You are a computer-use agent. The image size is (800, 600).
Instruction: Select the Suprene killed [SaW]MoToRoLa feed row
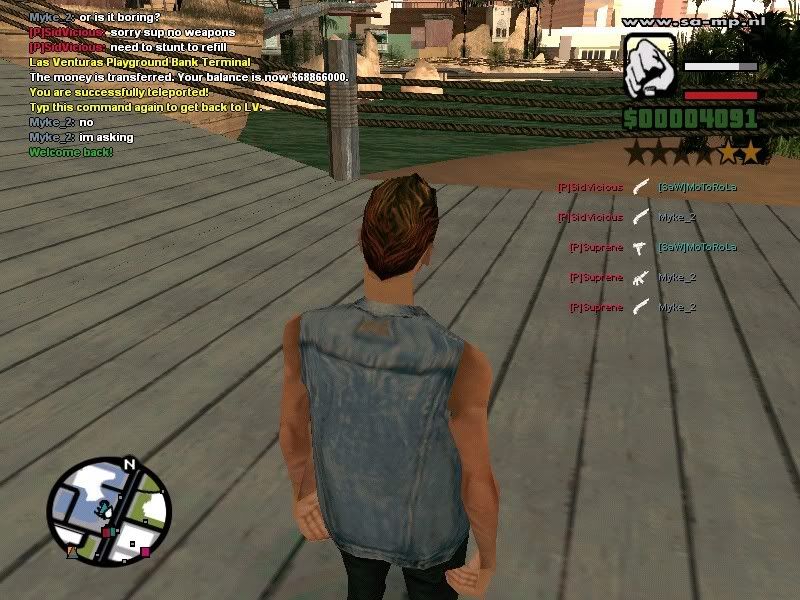[x=652, y=247]
